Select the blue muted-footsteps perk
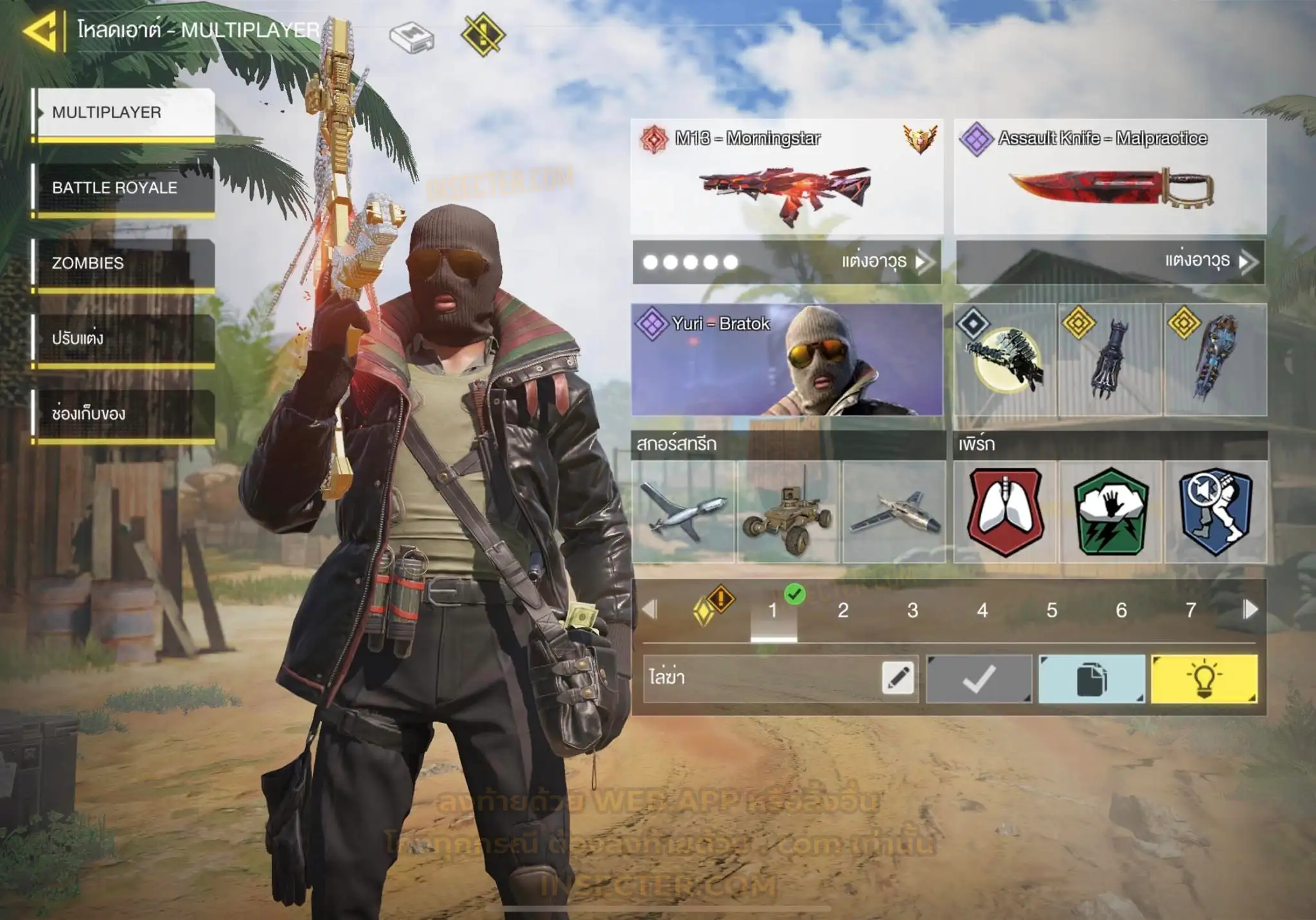The image size is (1316, 920). pyautogui.click(x=1215, y=512)
